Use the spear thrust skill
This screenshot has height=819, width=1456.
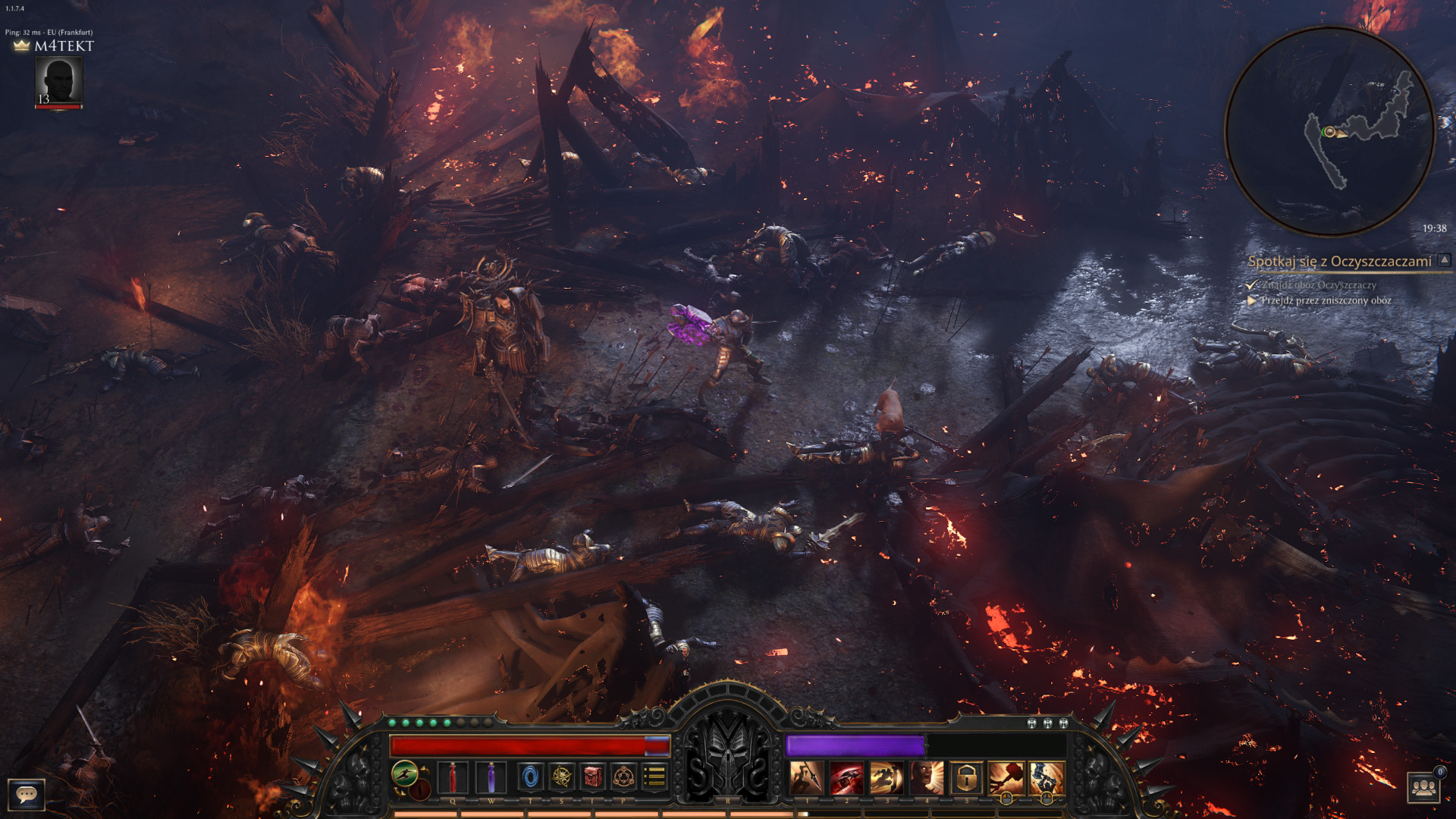click(x=806, y=778)
